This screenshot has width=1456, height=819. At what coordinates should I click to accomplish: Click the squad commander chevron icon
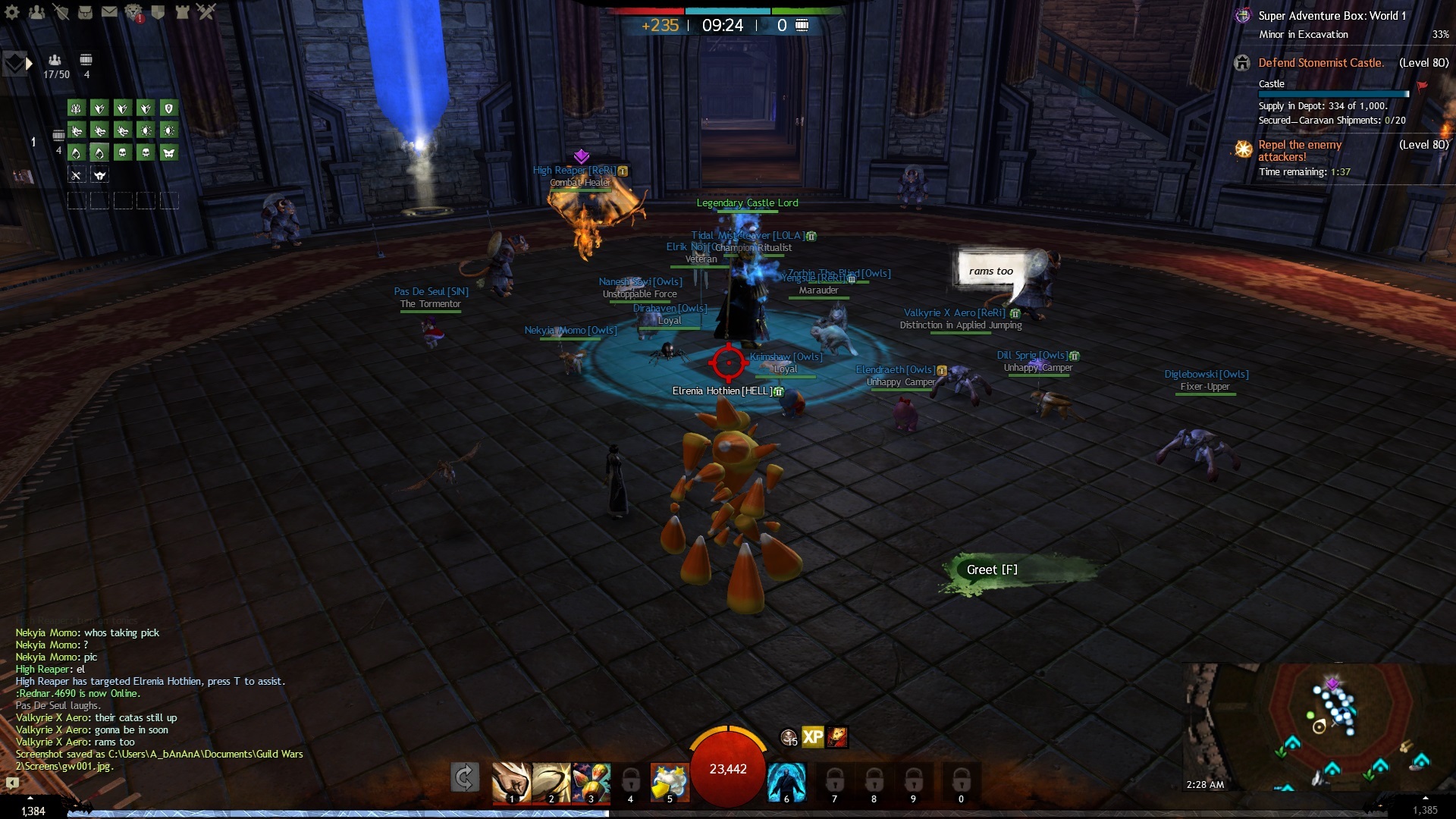tap(17, 64)
